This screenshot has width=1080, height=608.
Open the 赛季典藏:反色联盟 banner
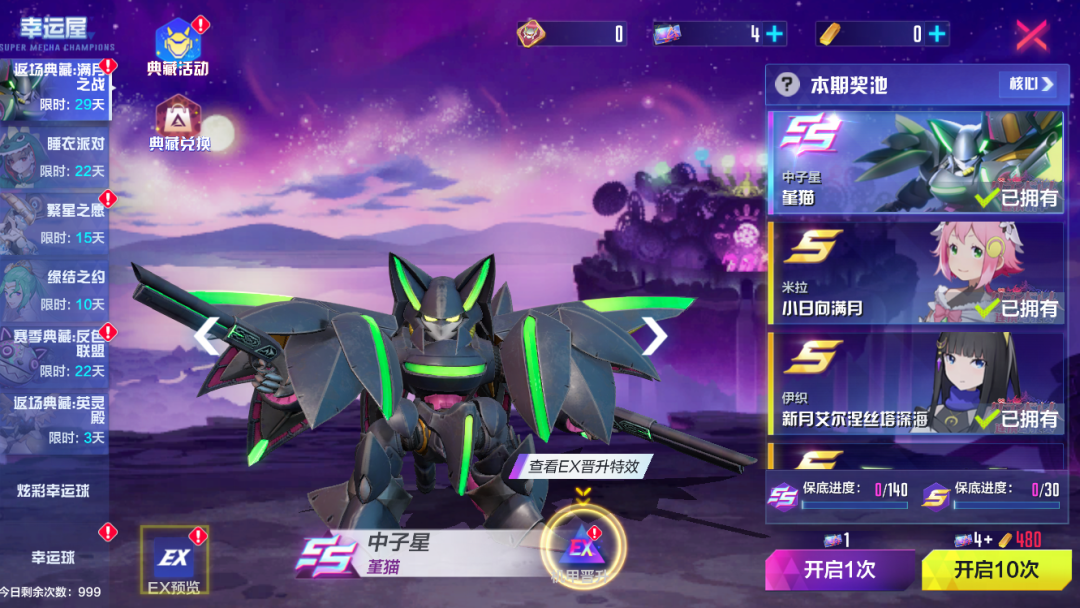(55, 352)
